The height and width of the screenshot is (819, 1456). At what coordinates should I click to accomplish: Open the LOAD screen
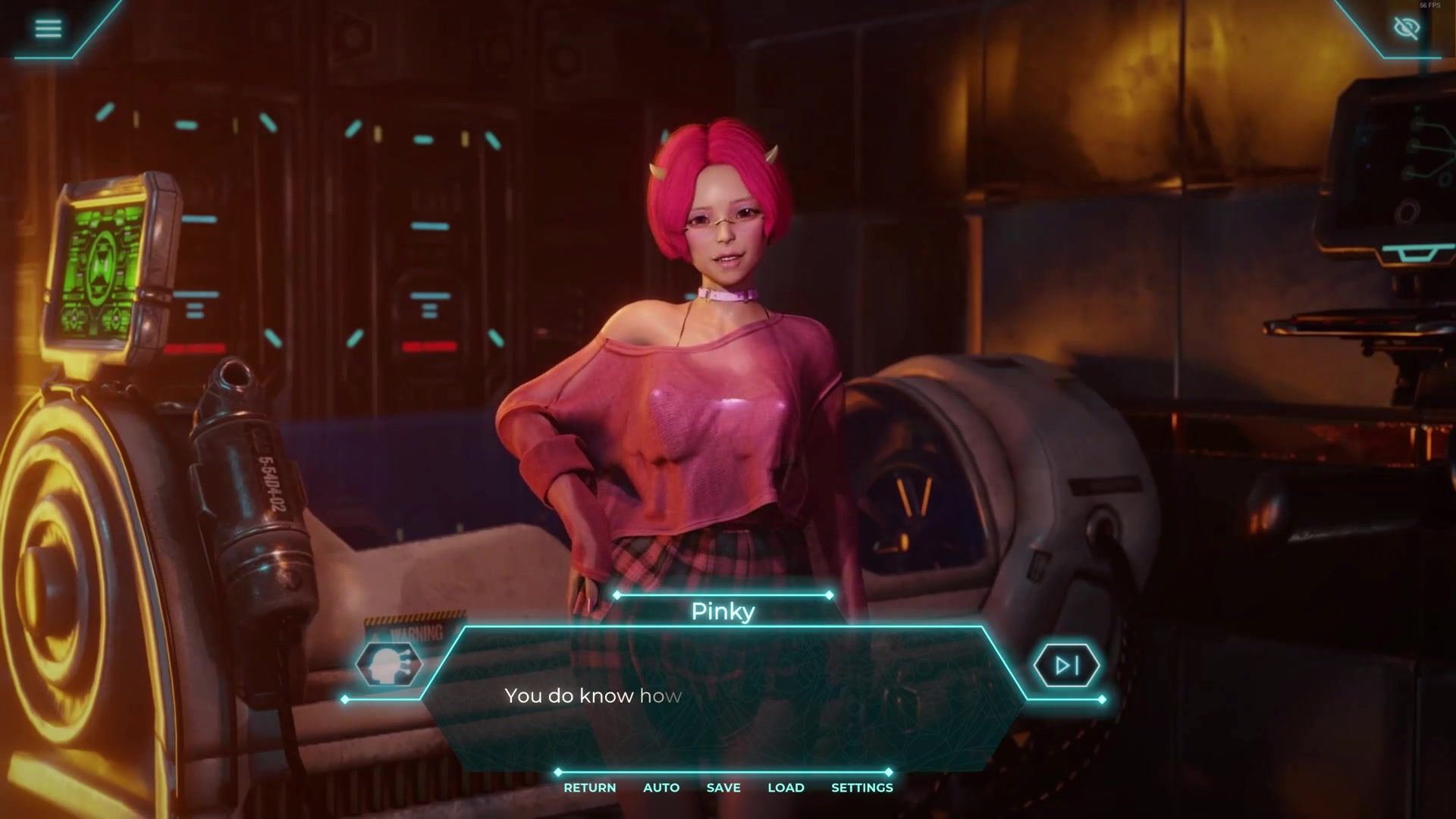coord(786,788)
